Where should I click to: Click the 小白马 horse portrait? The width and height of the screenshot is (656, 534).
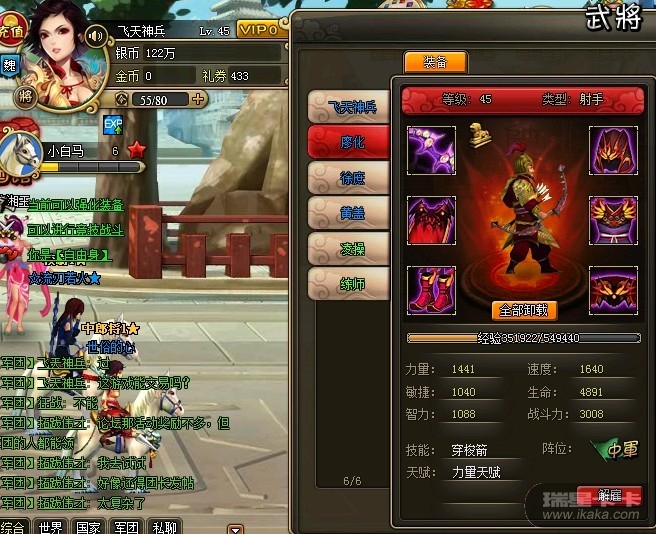[x=18, y=153]
